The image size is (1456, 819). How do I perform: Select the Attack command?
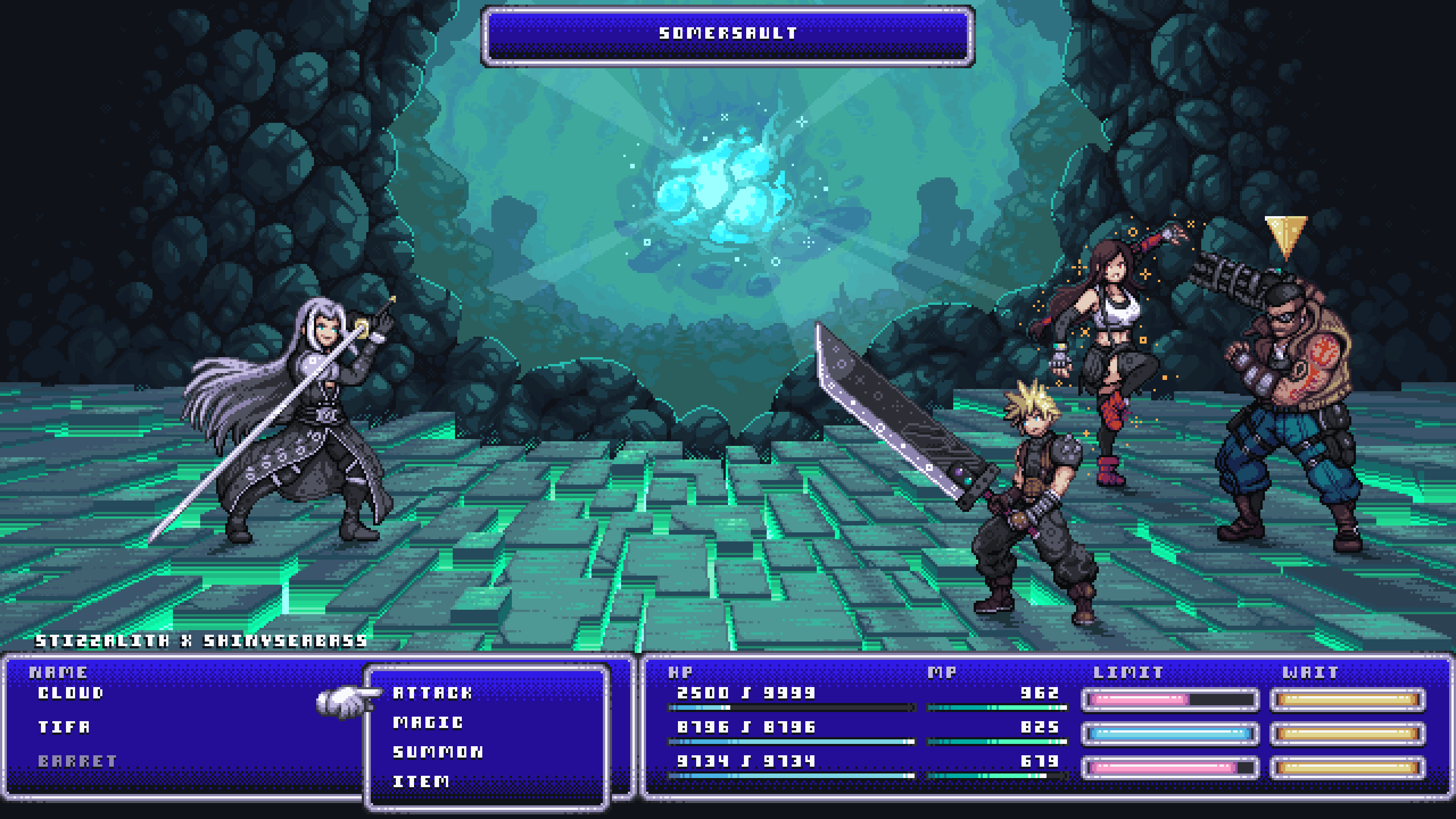click(432, 693)
